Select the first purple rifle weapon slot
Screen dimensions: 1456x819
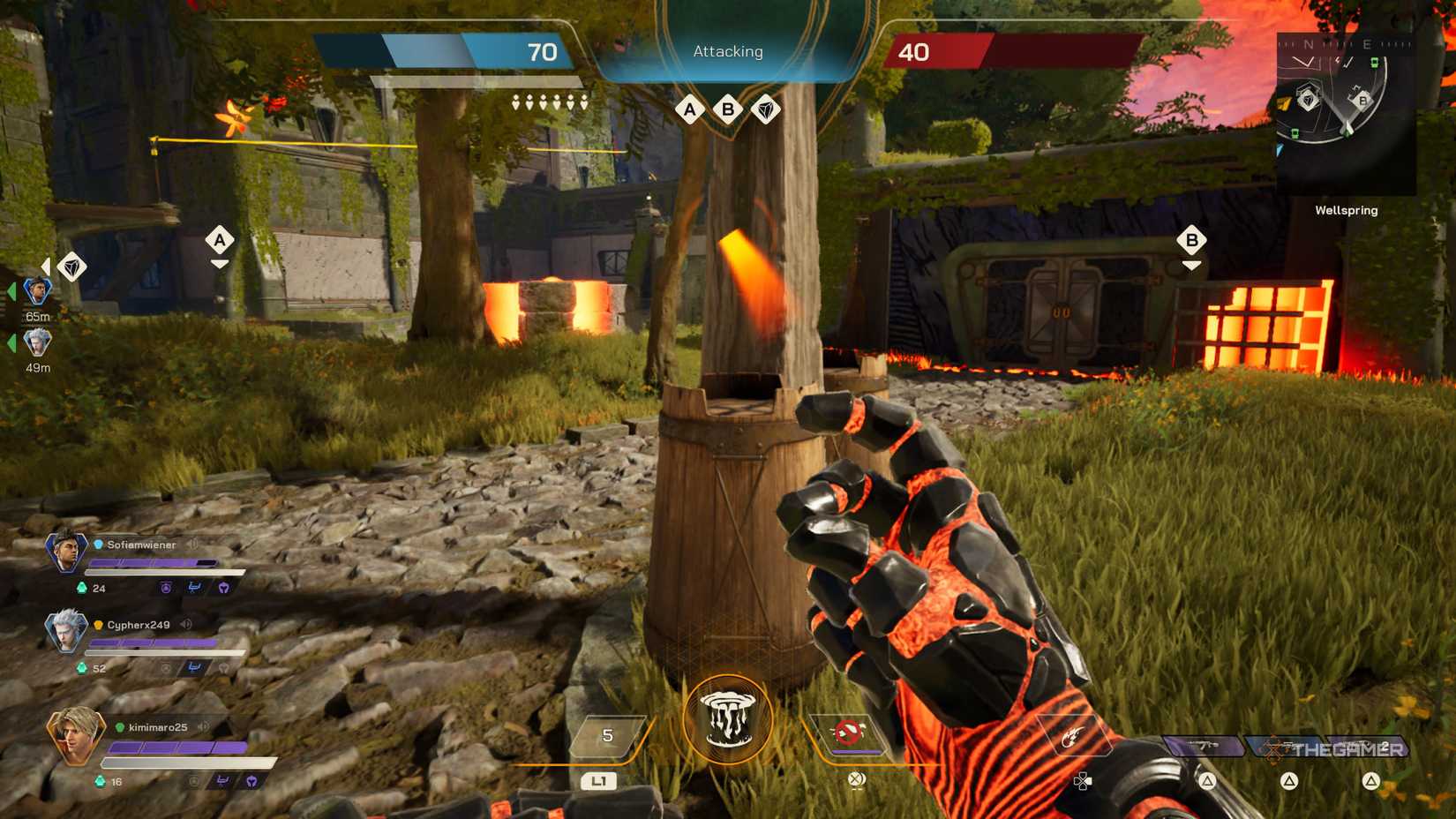pos(1204,748)
